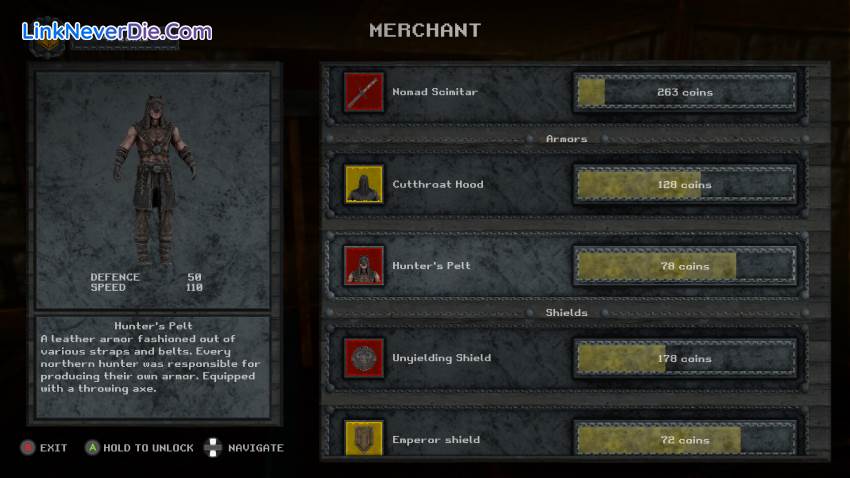Pick the Unyielding Shield listing

pos(441,359)
